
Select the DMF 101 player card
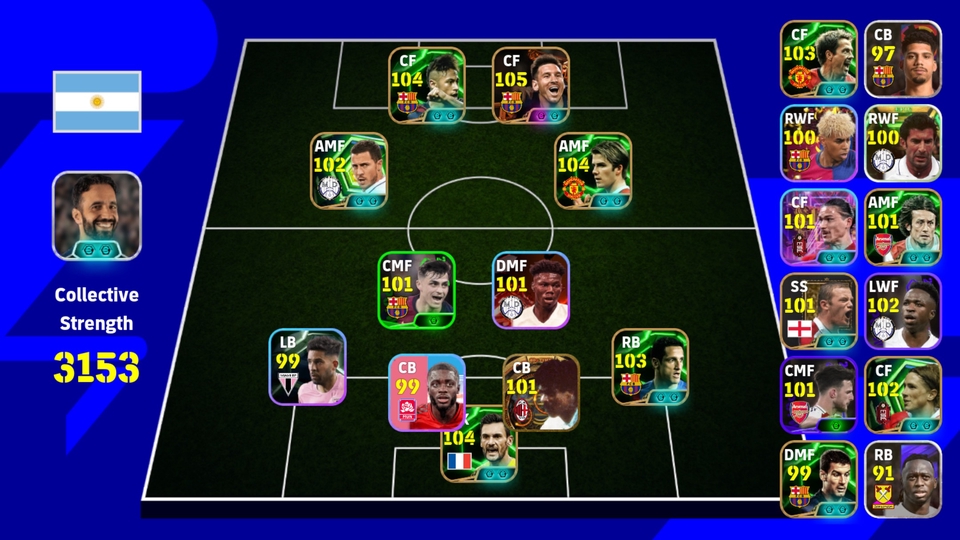530,290
